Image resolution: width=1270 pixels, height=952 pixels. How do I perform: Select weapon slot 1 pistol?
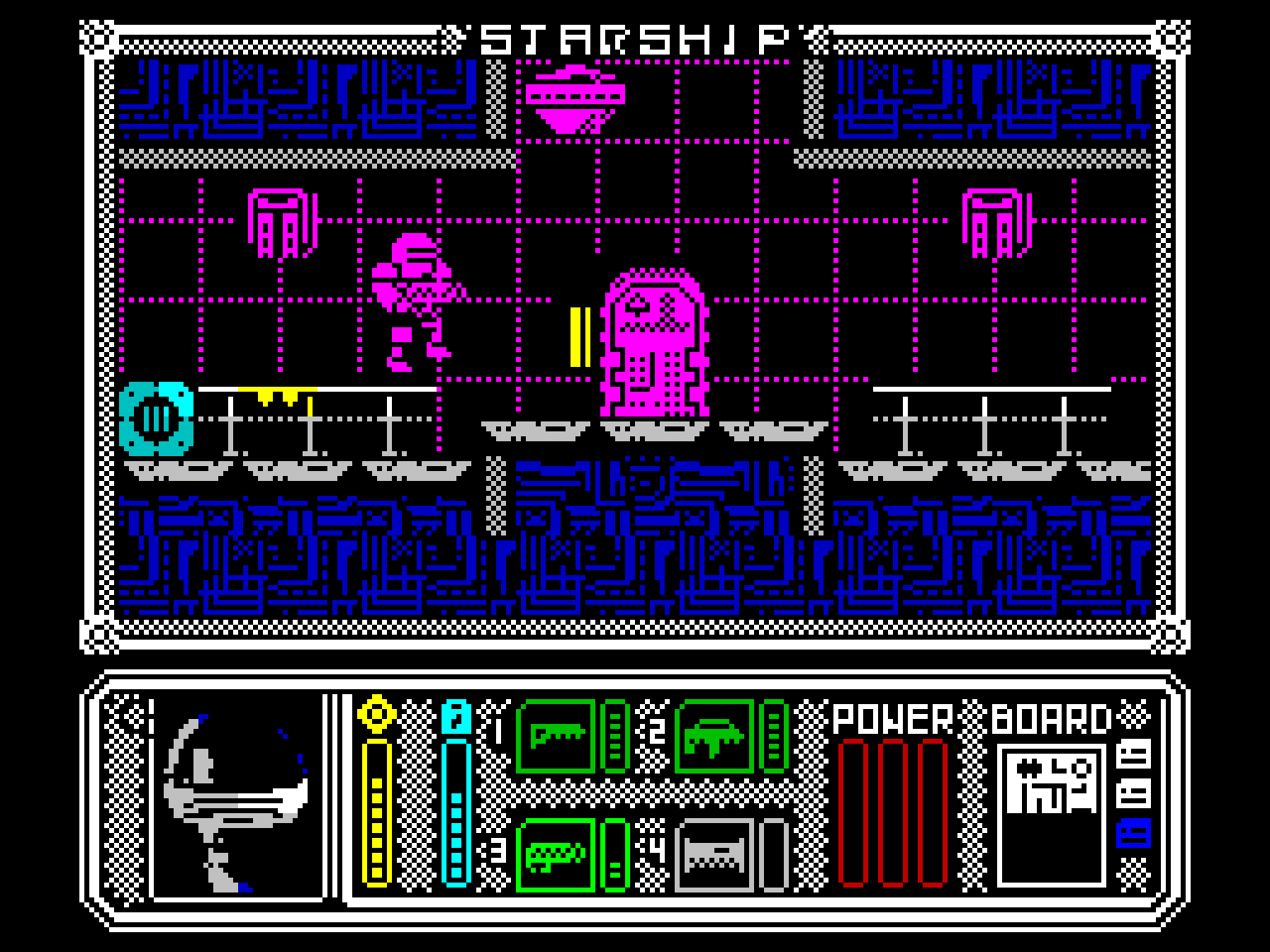pyautogui.click(x=556, y=735)
